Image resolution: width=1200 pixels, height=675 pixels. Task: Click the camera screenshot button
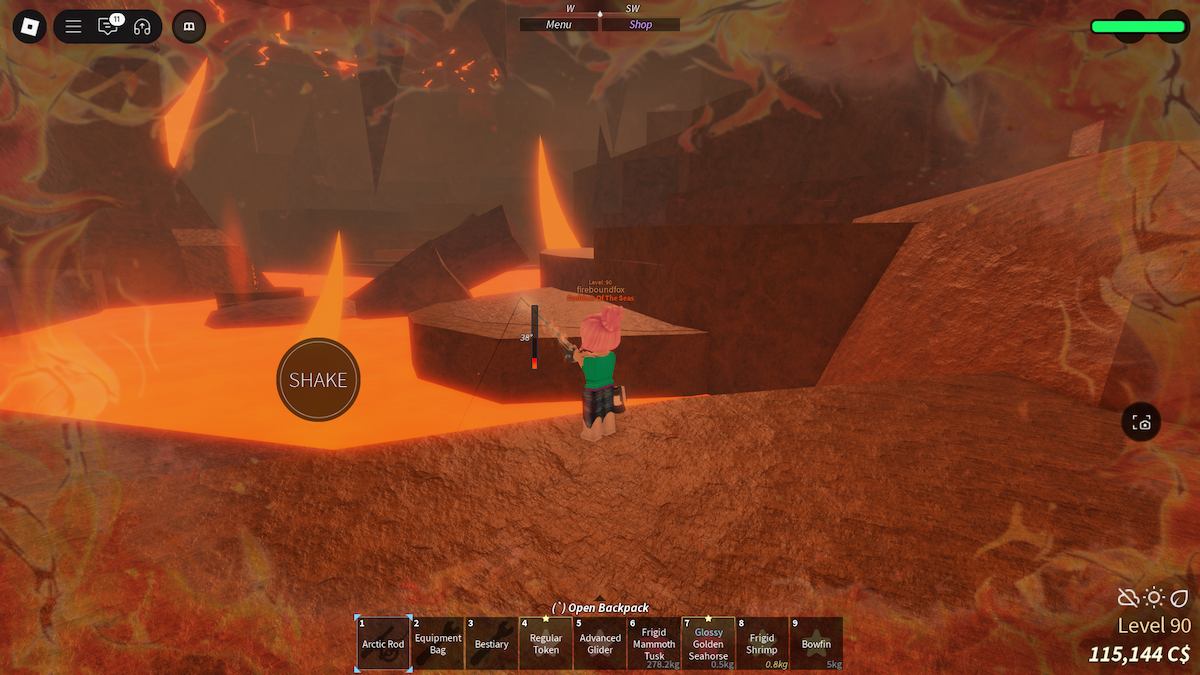[x=1141, y=422]
